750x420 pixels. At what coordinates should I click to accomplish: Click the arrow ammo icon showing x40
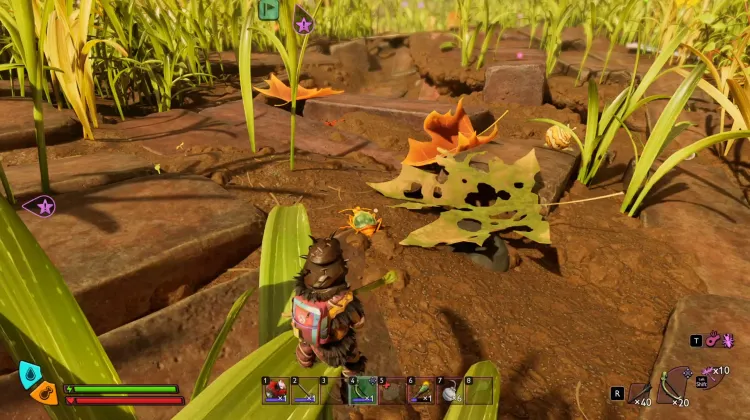pos(640,392)
